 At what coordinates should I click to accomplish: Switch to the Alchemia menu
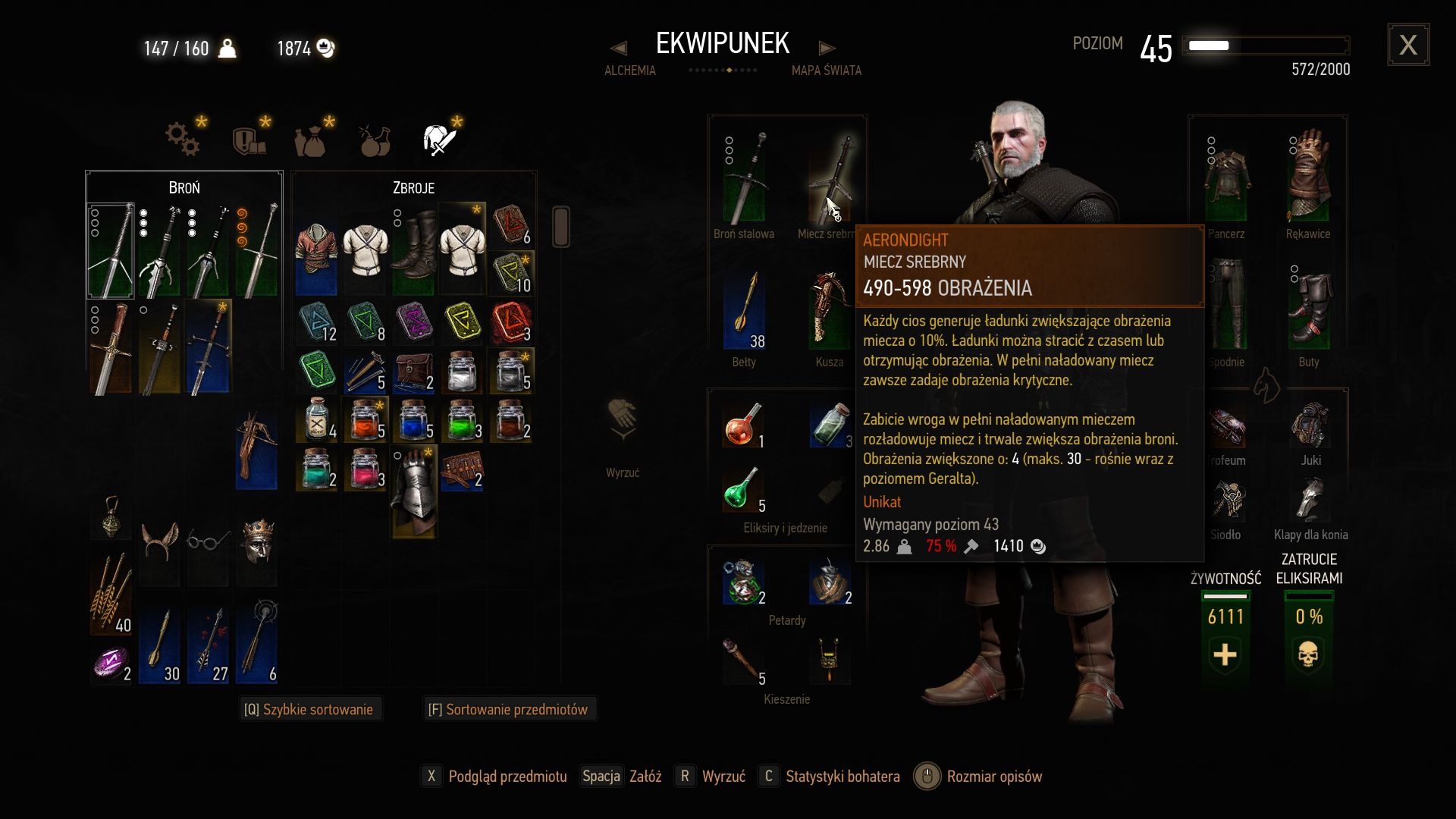pos(629,71)
